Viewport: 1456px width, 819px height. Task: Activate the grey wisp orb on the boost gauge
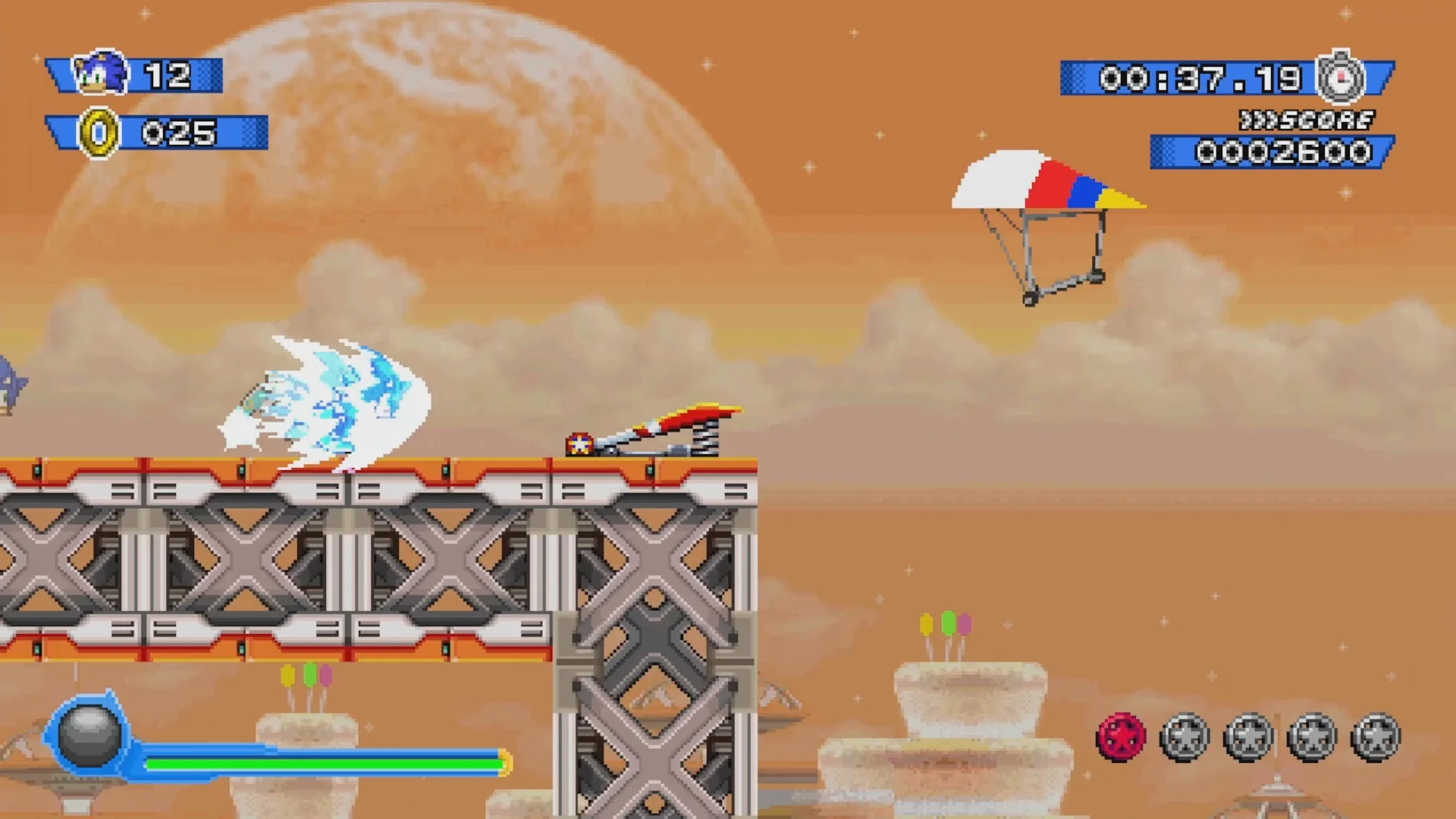coord(89,733)
